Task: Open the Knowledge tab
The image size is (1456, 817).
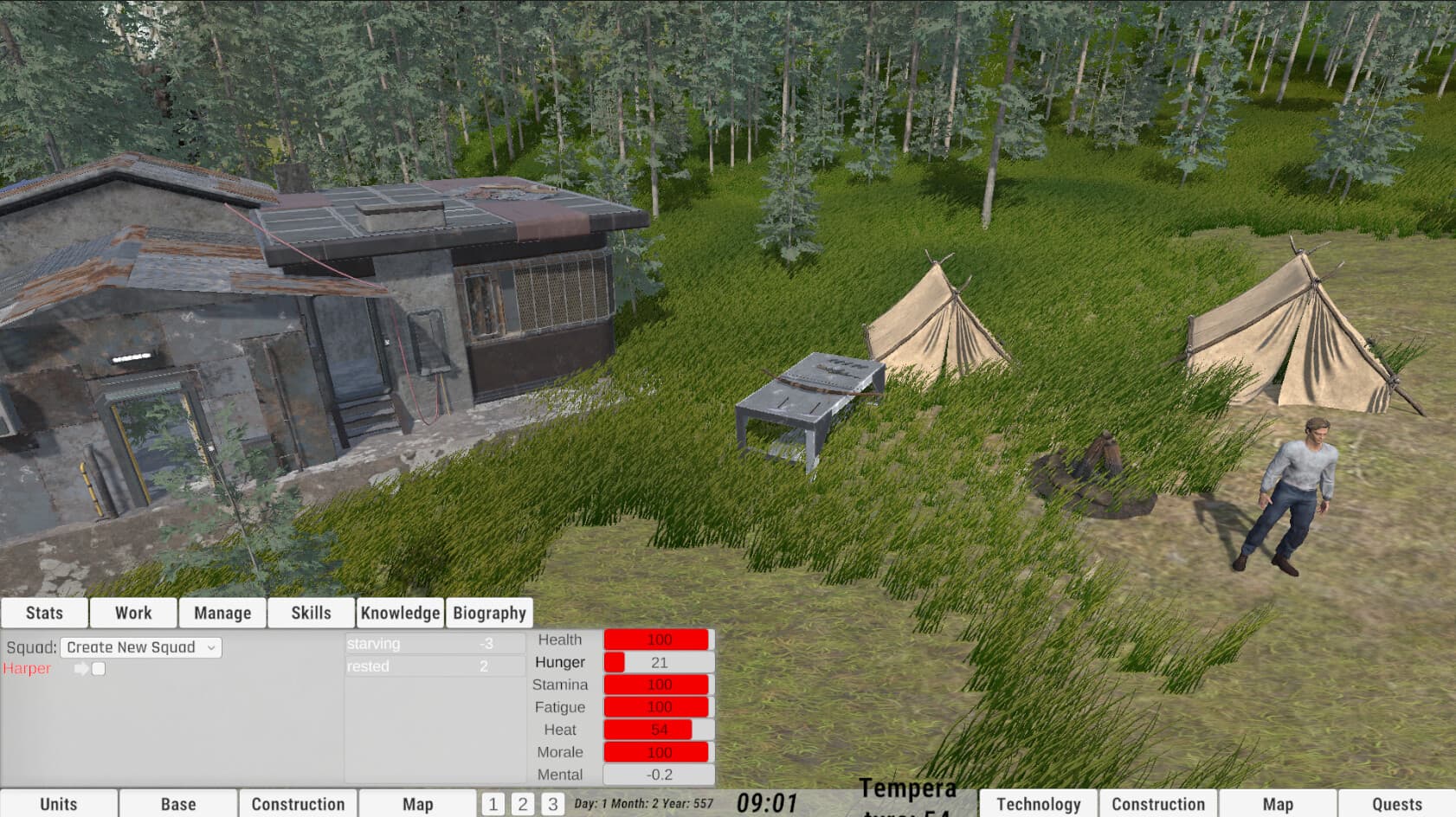Action: 400,612
